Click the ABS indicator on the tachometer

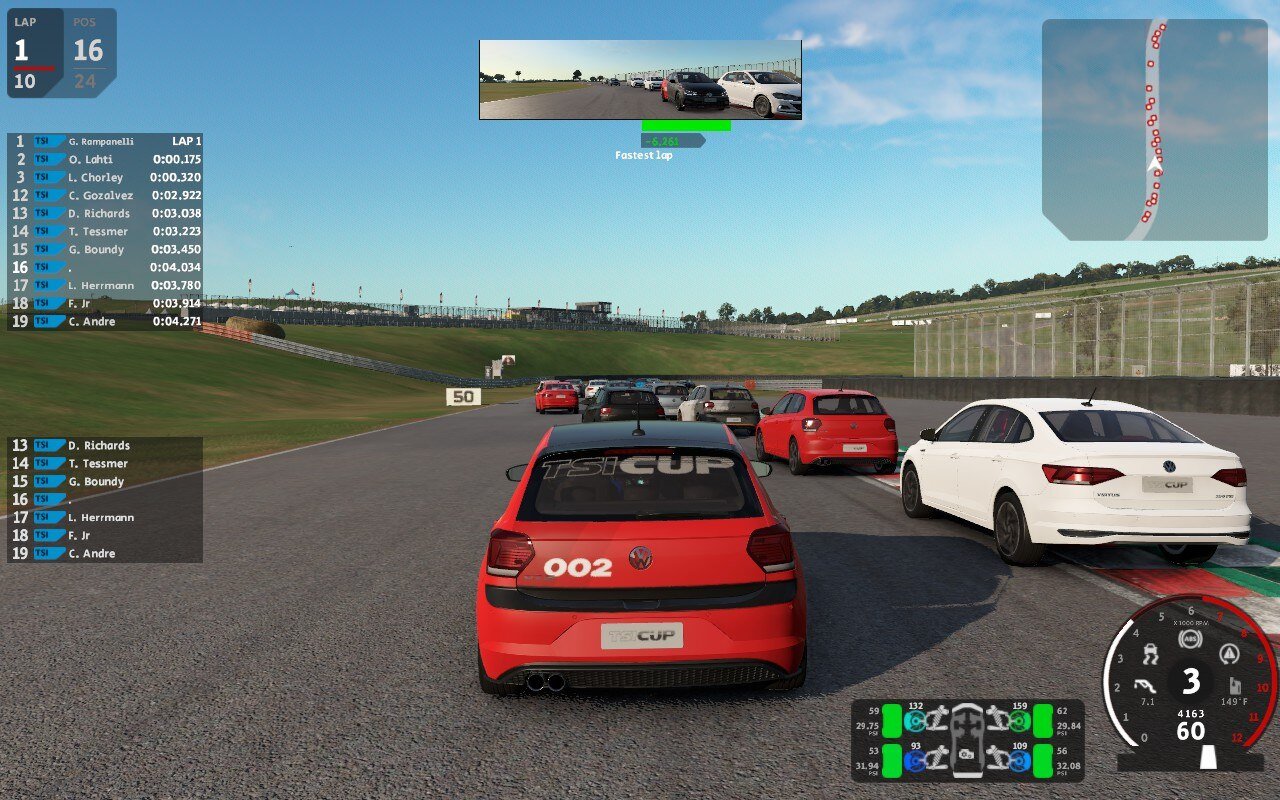[x=1190, y=639]
